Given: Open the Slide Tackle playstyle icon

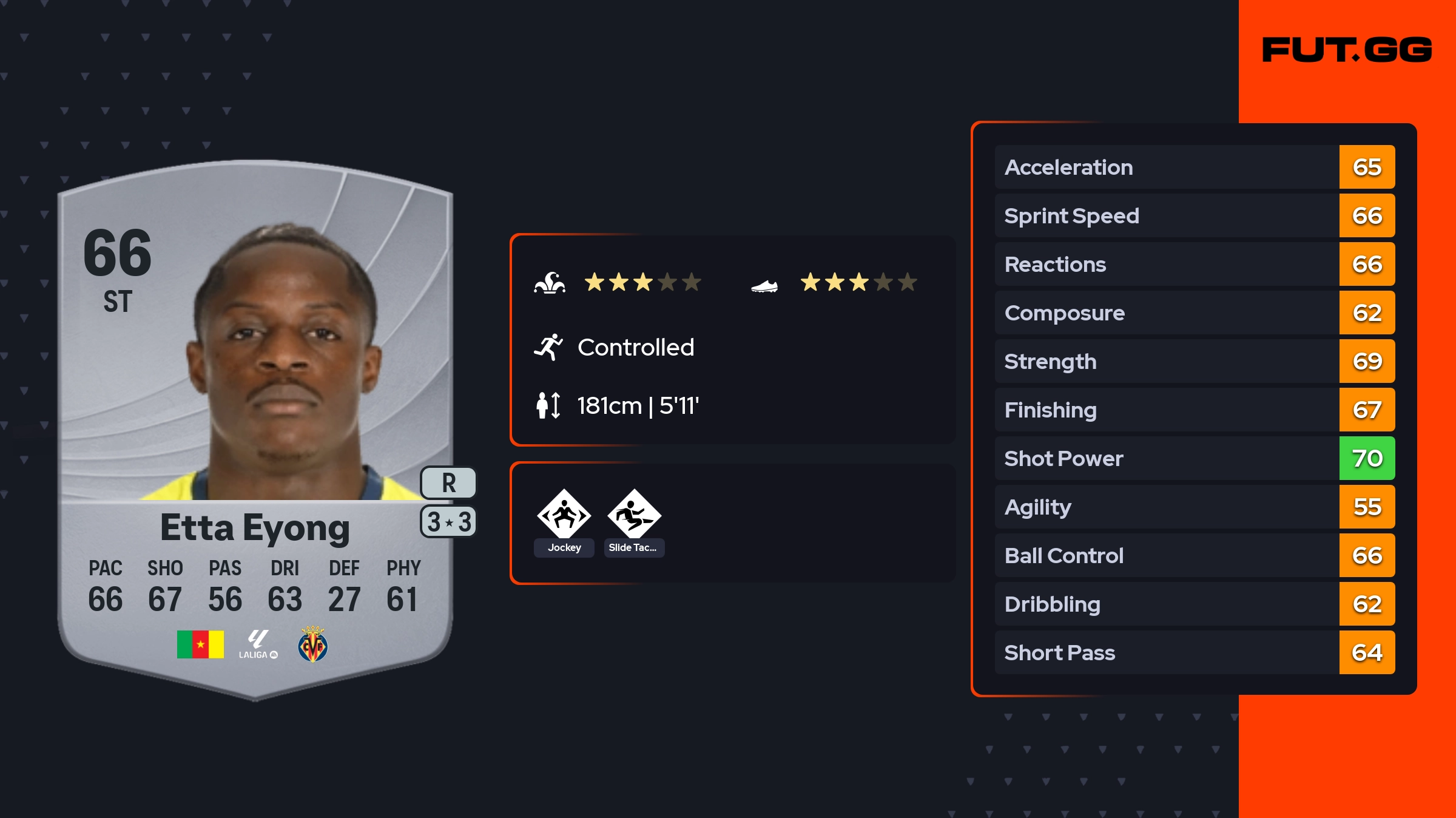Looking at the screenshot, I should coord(634,515).
